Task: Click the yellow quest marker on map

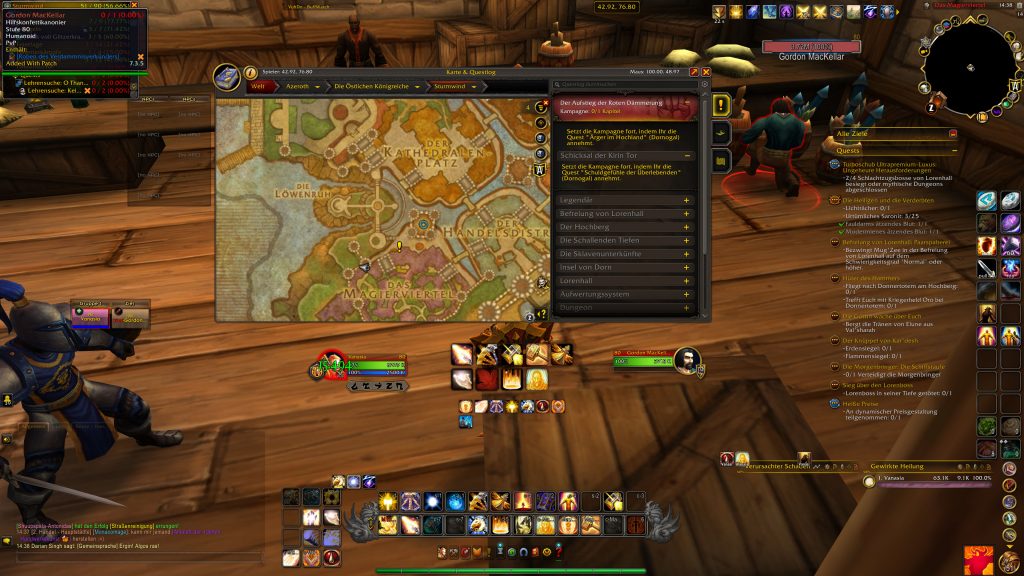Action: (399, 245)
